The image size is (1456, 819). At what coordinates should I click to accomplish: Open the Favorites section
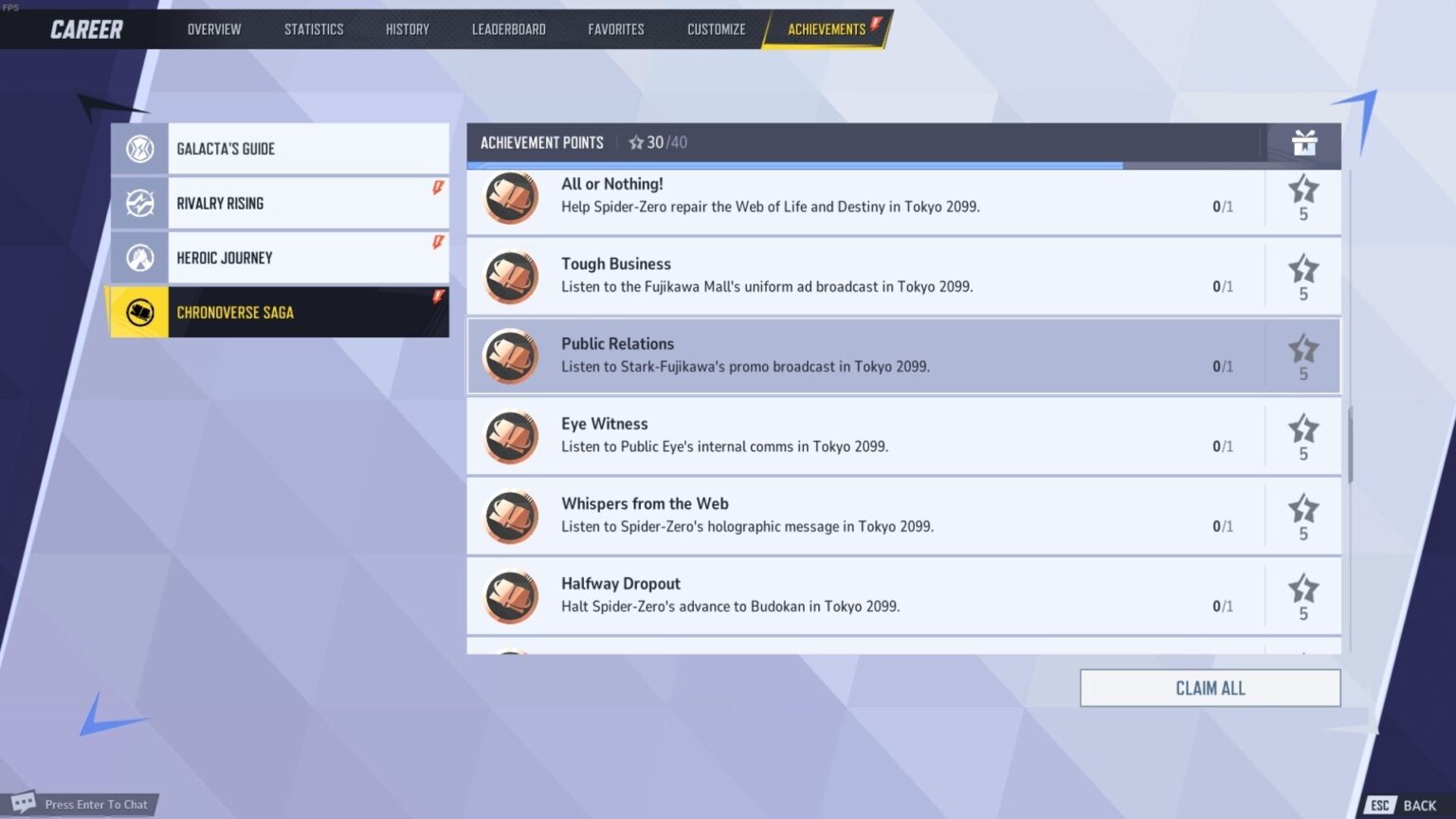[616, 29]
